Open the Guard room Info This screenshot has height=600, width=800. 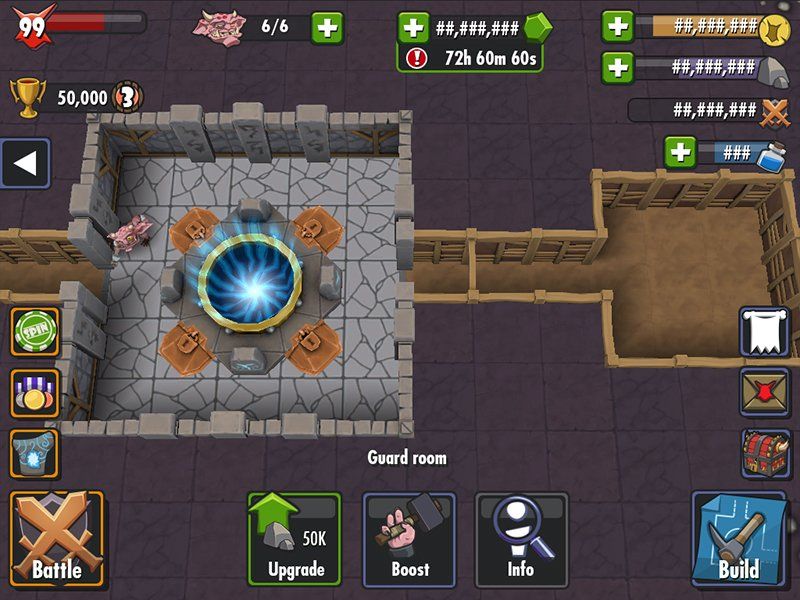[522, 538]
